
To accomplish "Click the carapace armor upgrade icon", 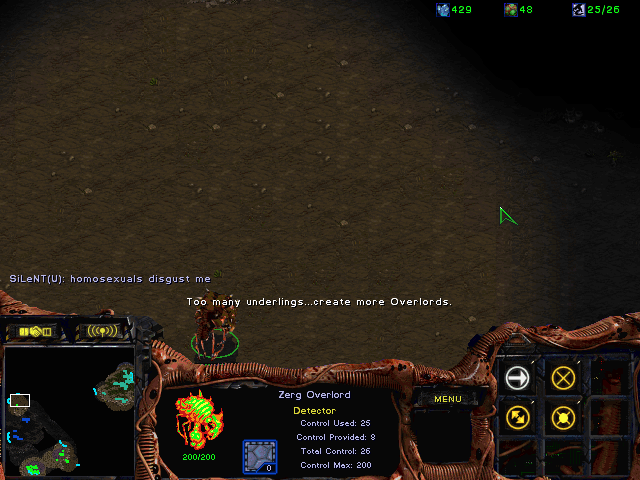I will pyautogui.click(x=260, y=456).
